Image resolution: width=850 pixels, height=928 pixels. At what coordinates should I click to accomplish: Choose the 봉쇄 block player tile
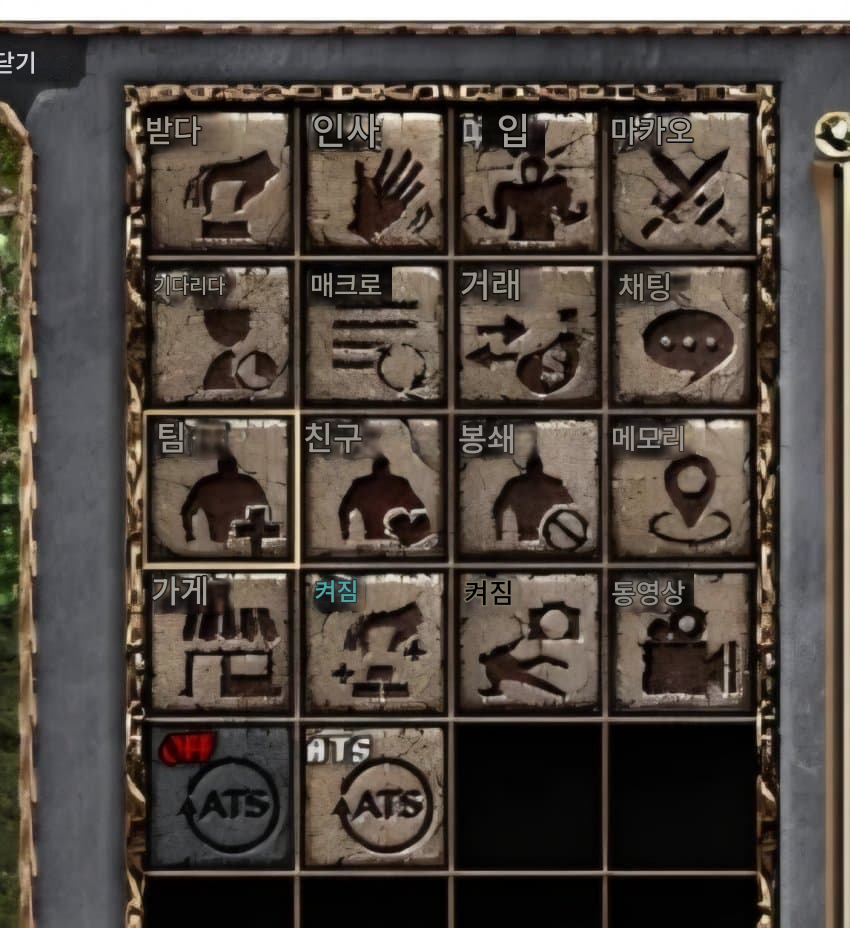[x=529, y=488]
